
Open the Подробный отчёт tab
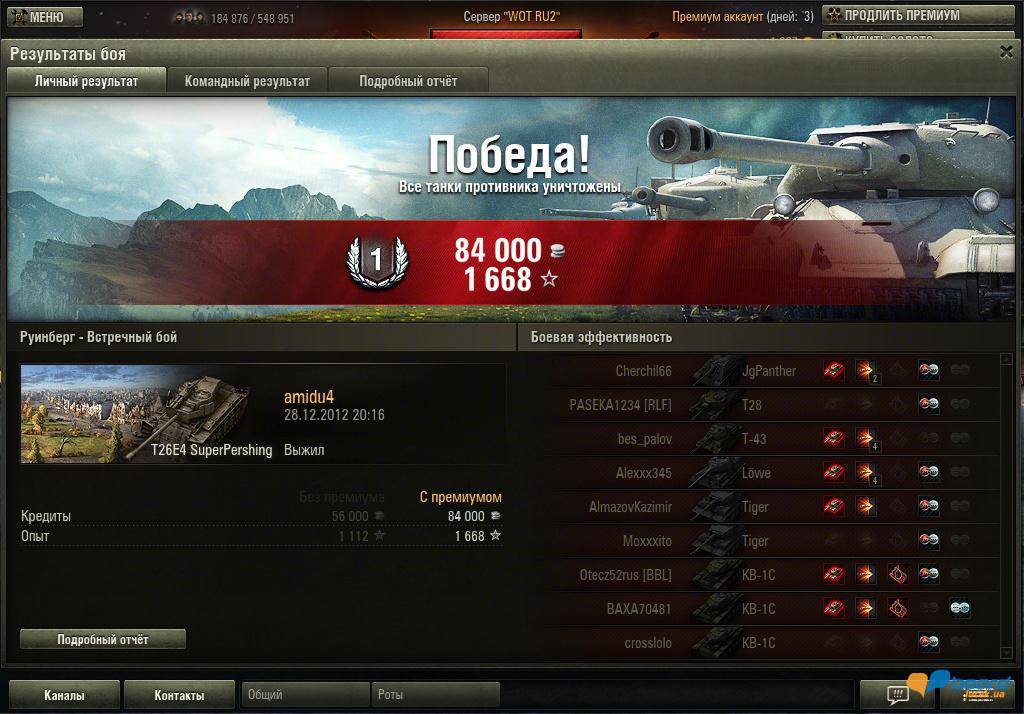tap(408, 82)
